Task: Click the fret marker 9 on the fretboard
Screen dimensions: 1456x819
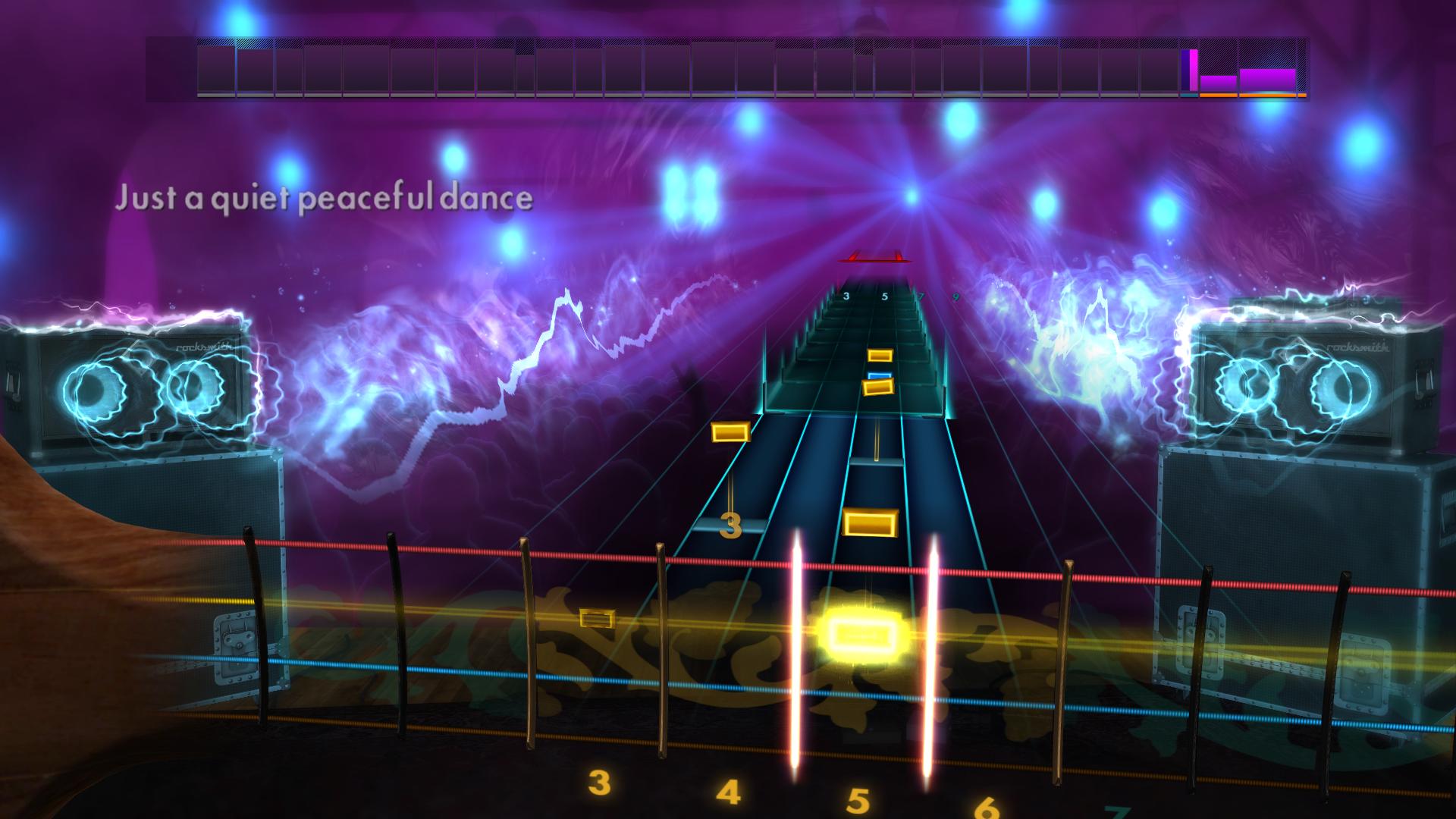Action: (955, 298)
